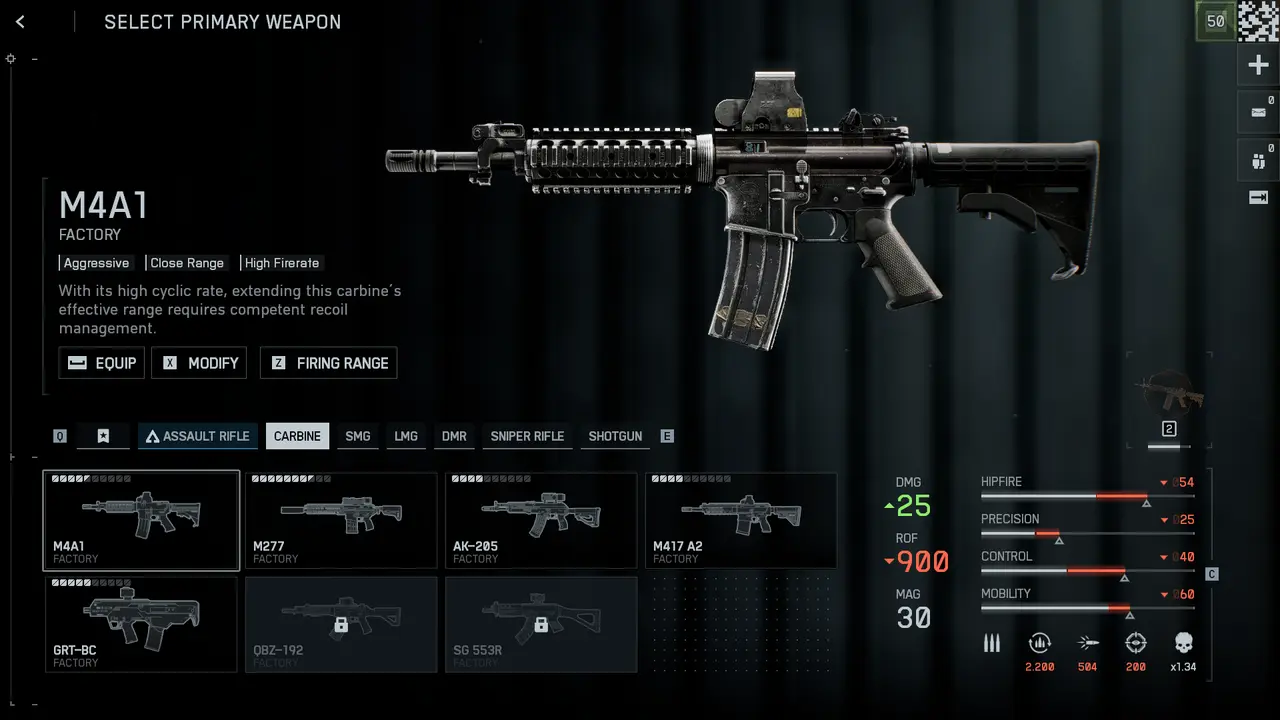
Task: Enter the Firing Range
Action: coord(328,363)
